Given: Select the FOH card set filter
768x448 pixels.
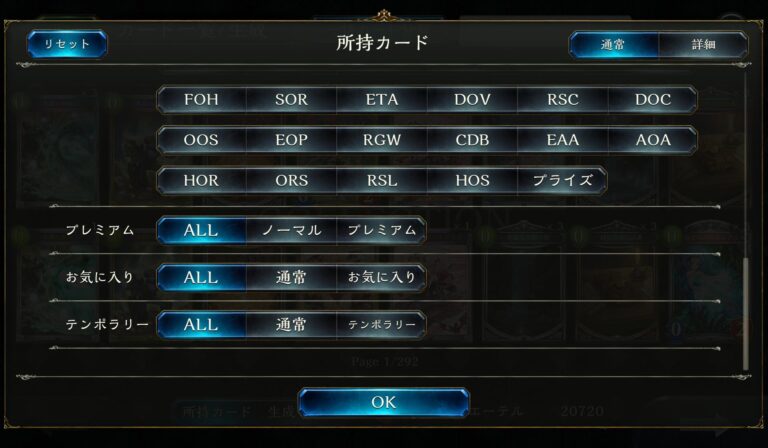Looking at the screenshot, I should click(x=201, y=100).
